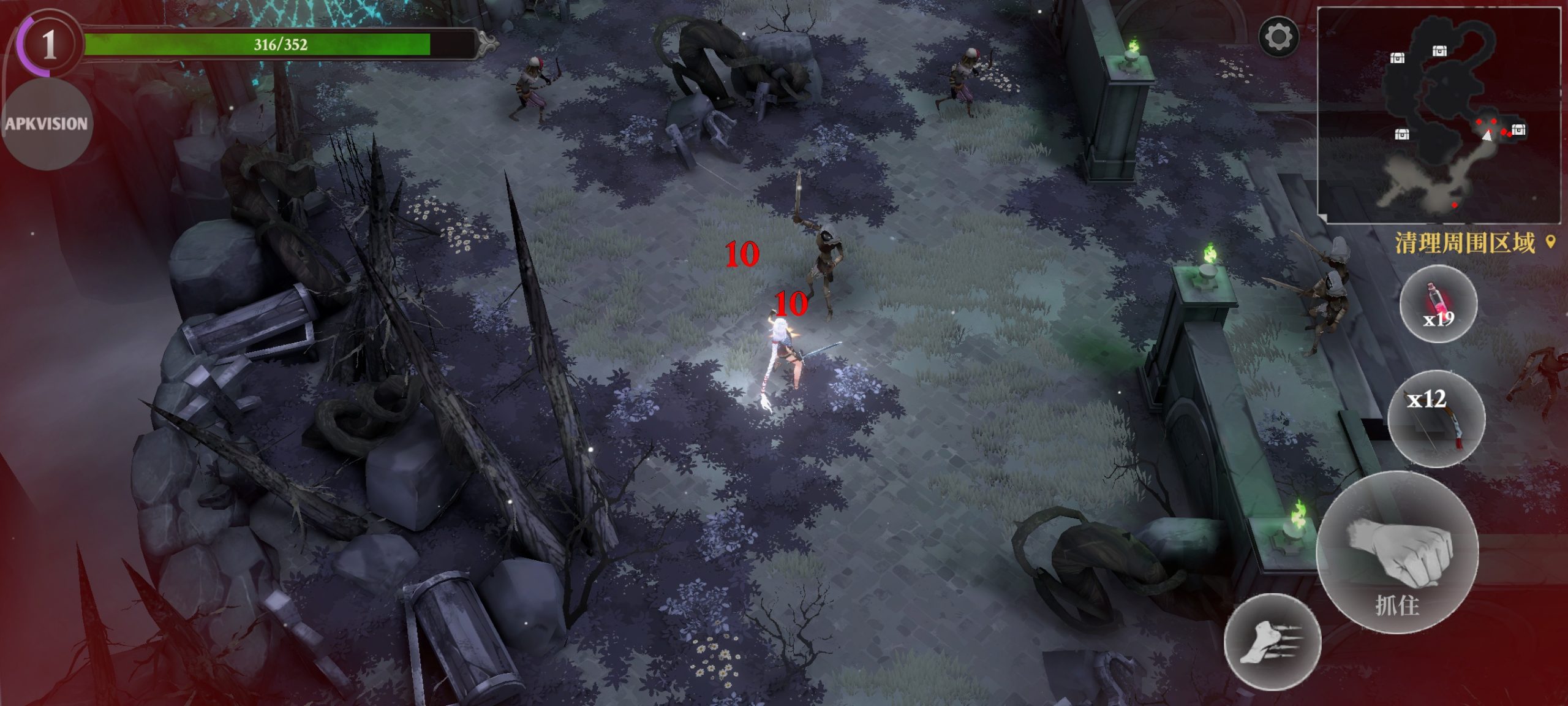Open the minimap
Viewport: 1568px width, 706px height.
1438,115
